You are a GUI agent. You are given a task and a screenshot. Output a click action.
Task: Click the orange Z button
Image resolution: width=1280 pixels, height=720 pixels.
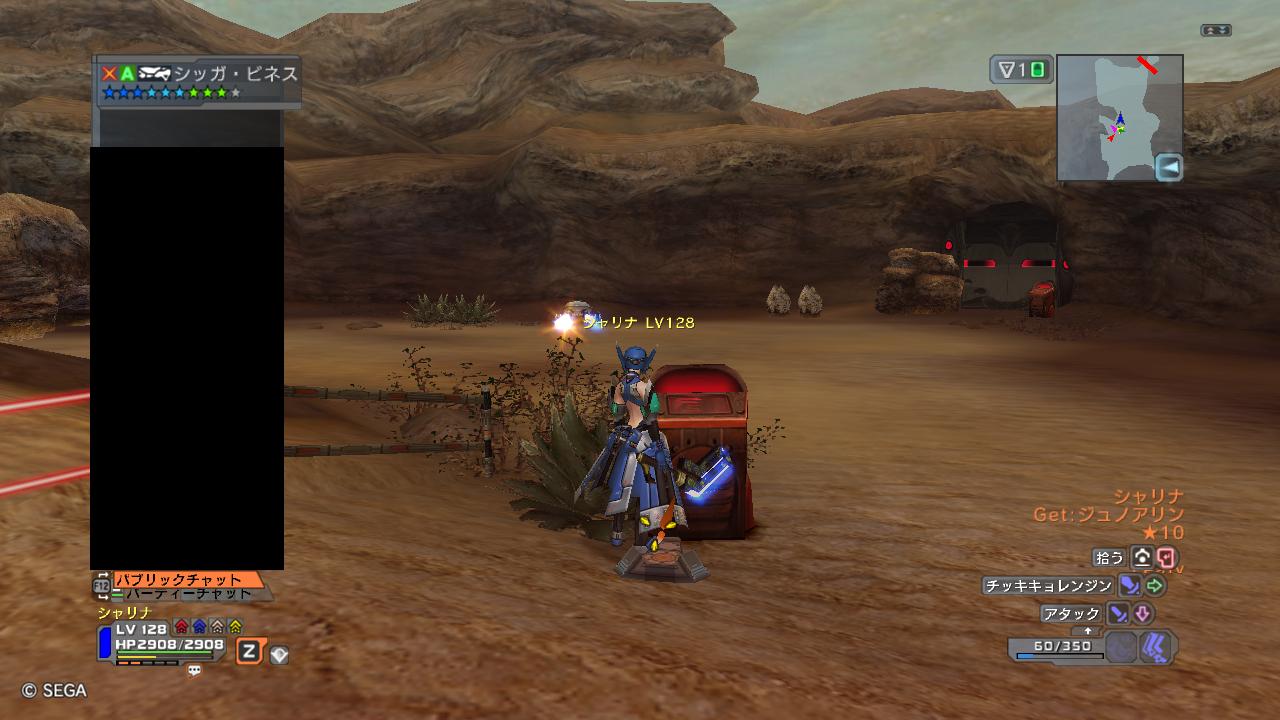coord(249,653)
